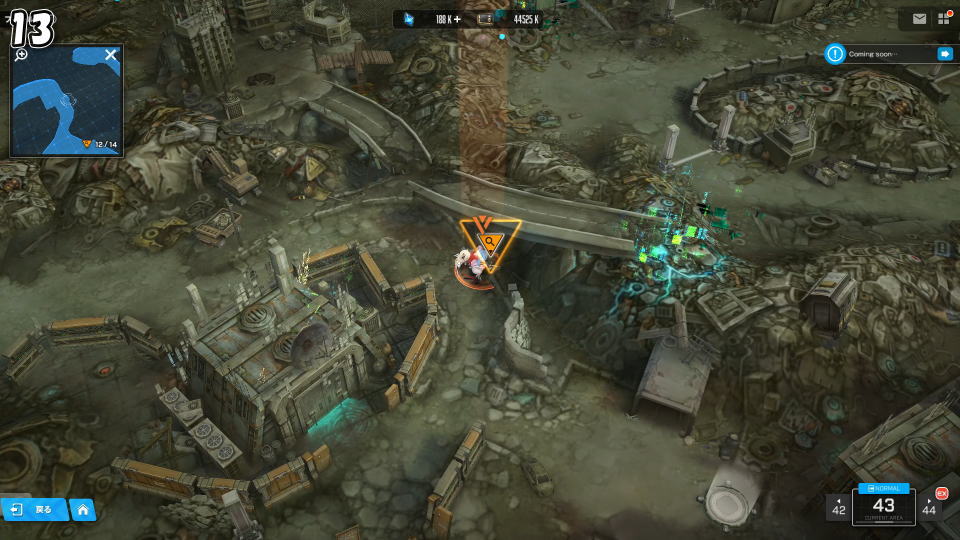The image size is (960, 540).
Task: Open the blue exclamation notice icon
Action: point(835,54)
